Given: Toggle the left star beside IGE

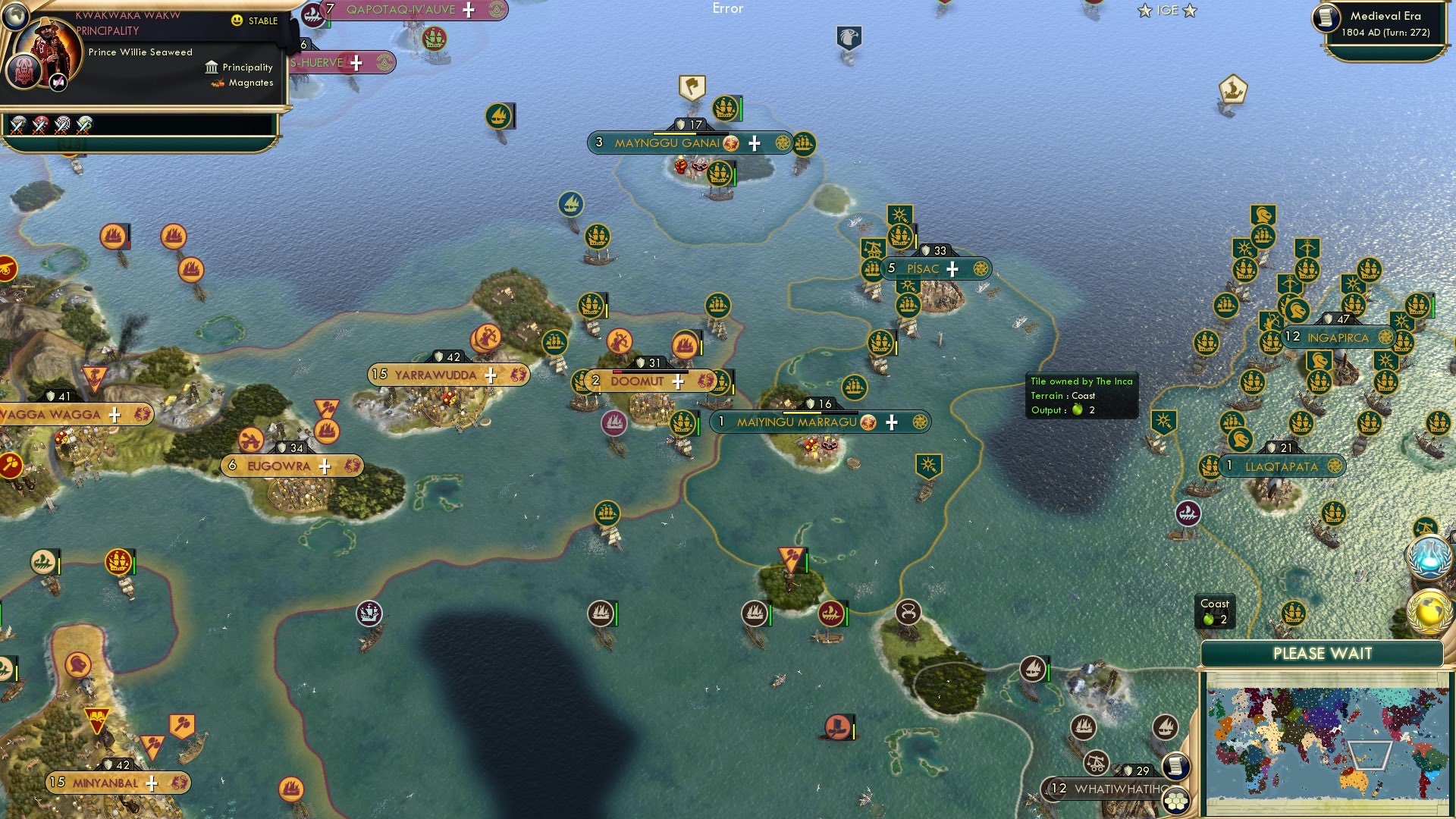Looking at the screenshot, I should tap(1144, 11).
